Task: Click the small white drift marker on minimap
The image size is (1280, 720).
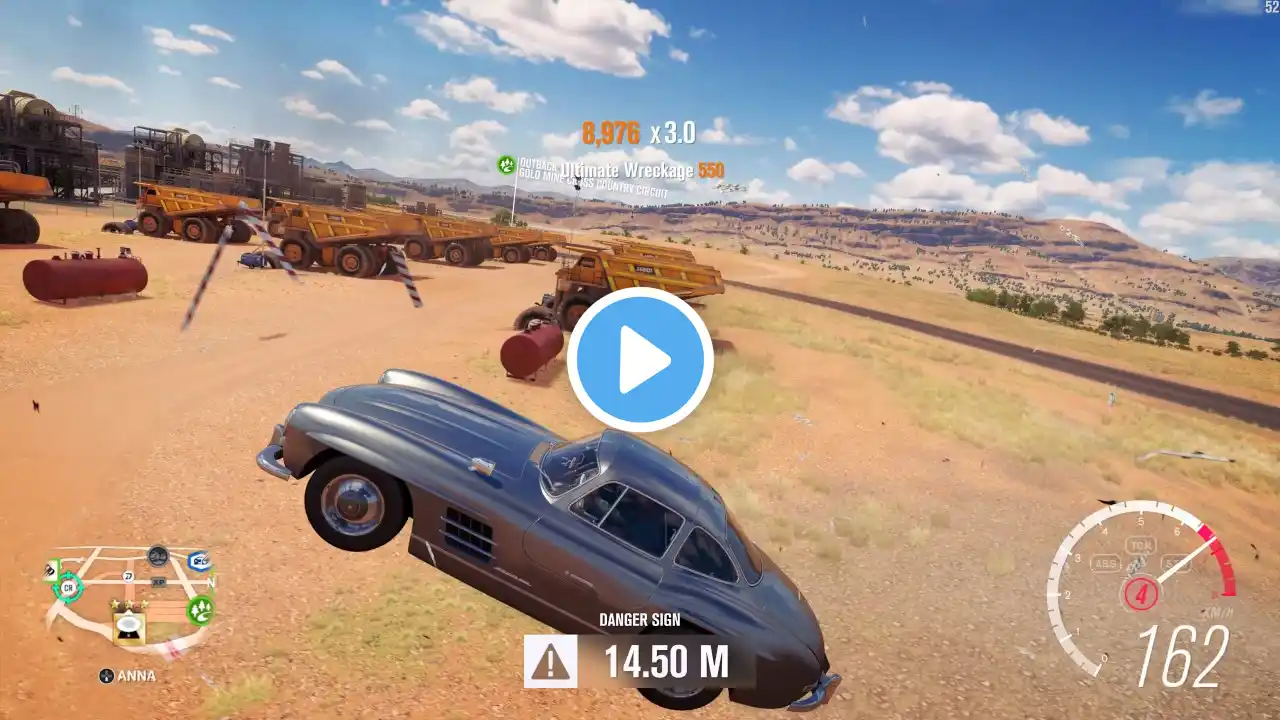Action: (x=129, y=576)
